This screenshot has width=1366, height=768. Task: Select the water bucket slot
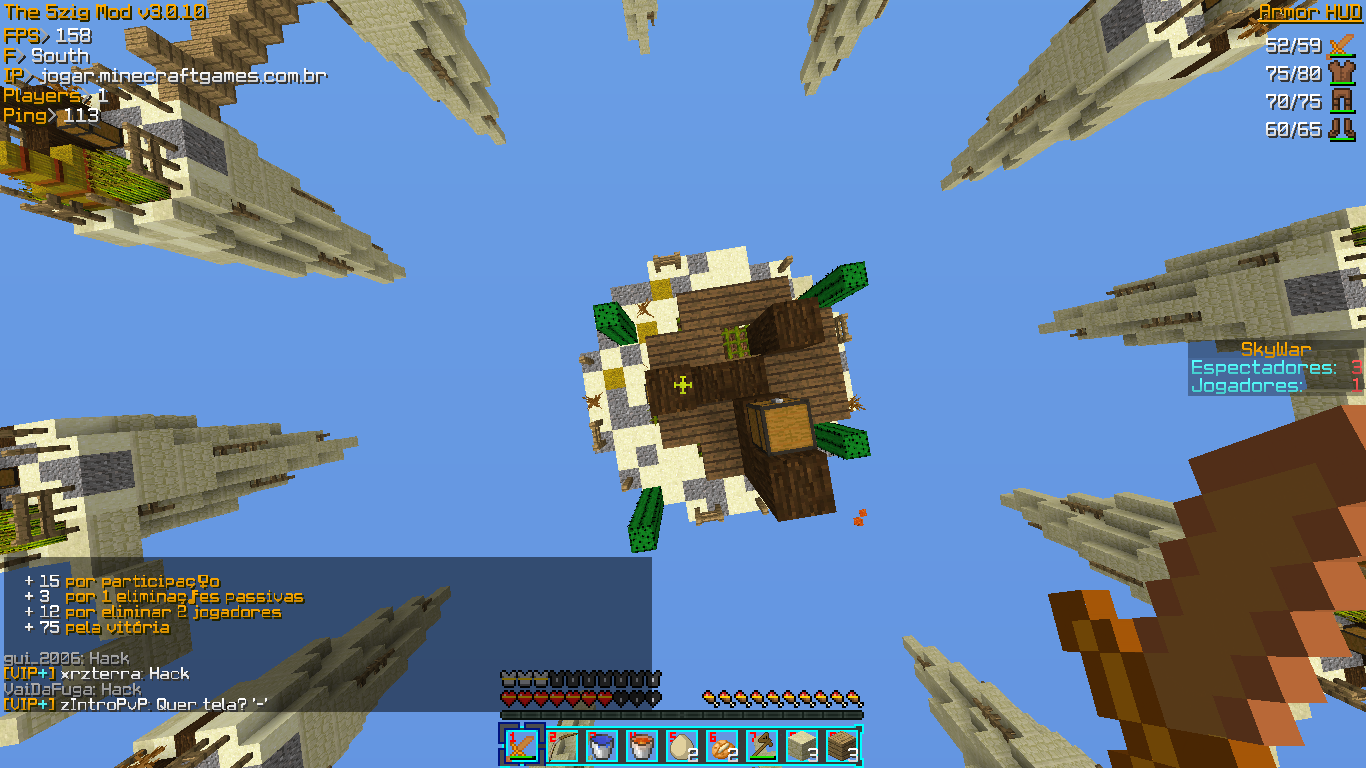(601, 746)
